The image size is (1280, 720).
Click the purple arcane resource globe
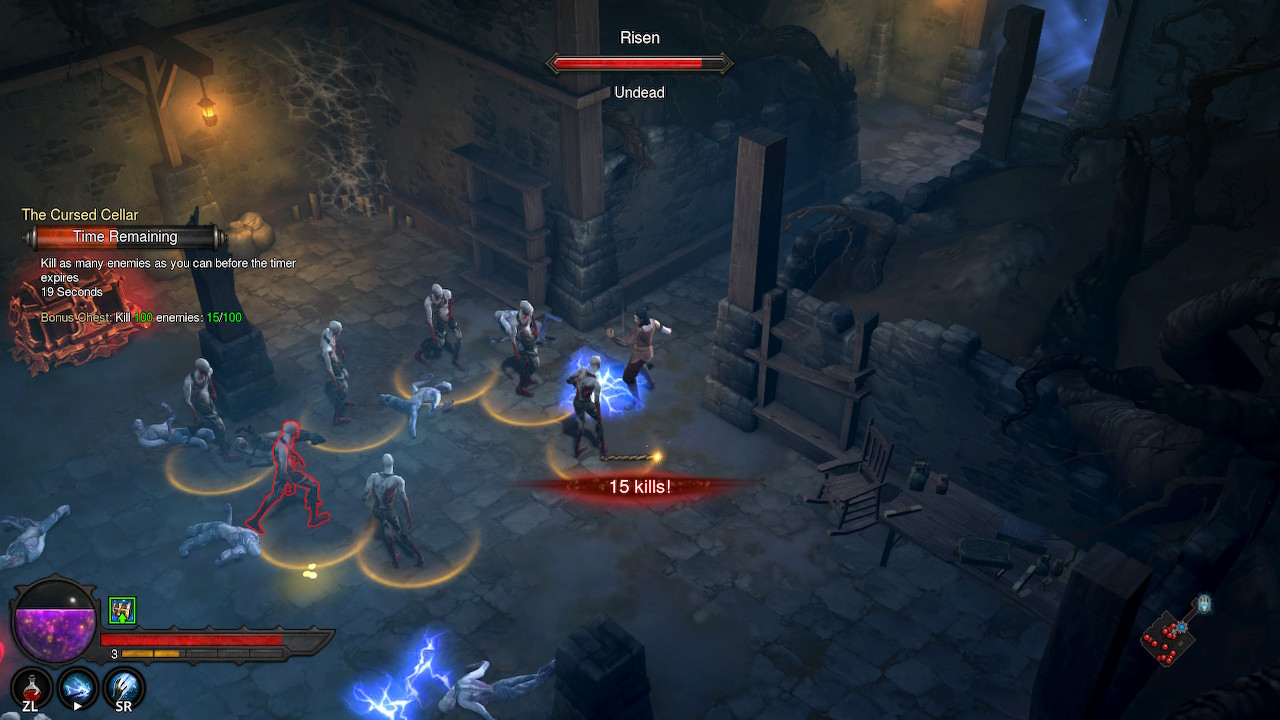point(54,621)
